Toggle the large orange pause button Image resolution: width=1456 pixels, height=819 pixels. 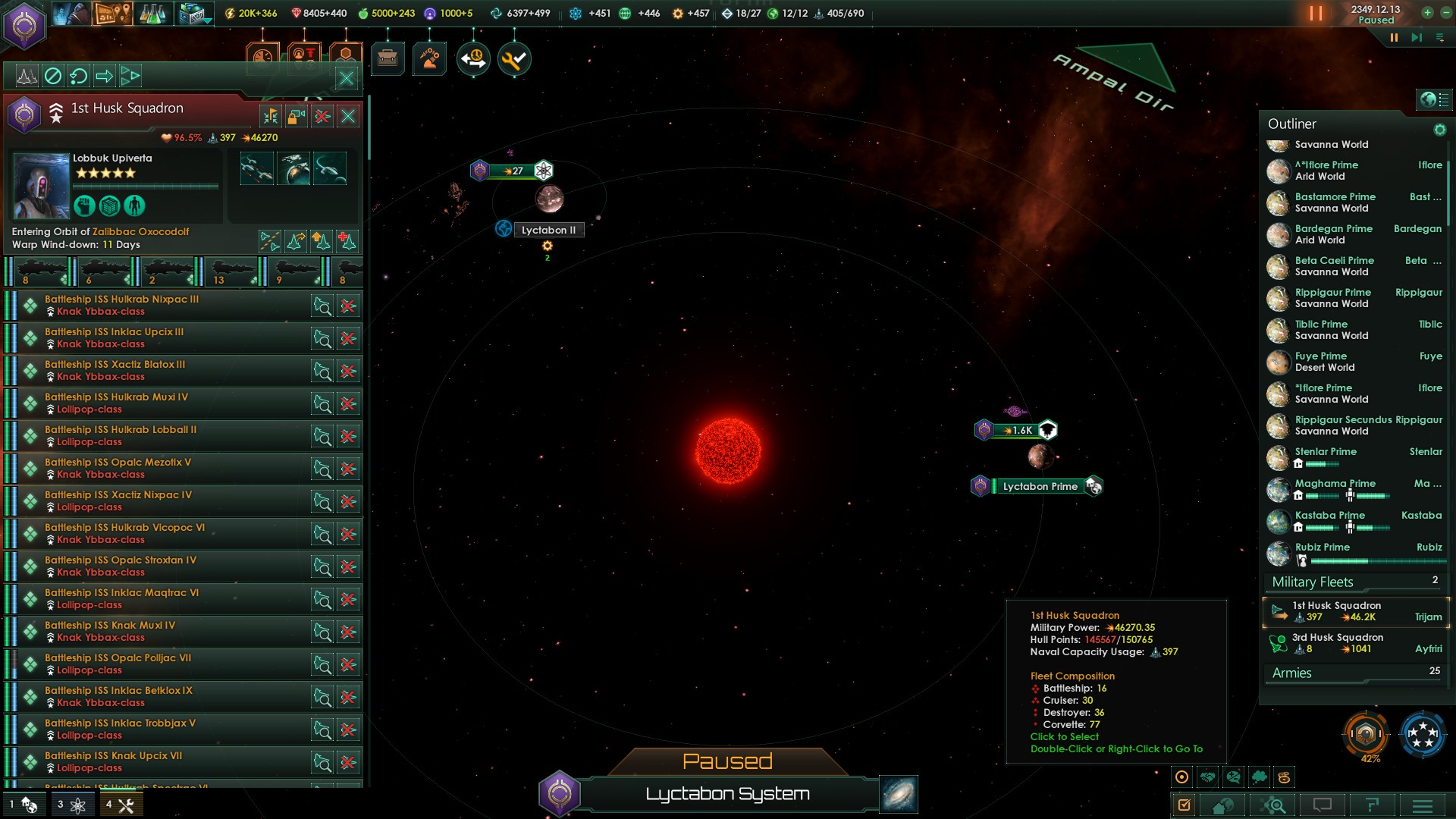point(1316,14)
